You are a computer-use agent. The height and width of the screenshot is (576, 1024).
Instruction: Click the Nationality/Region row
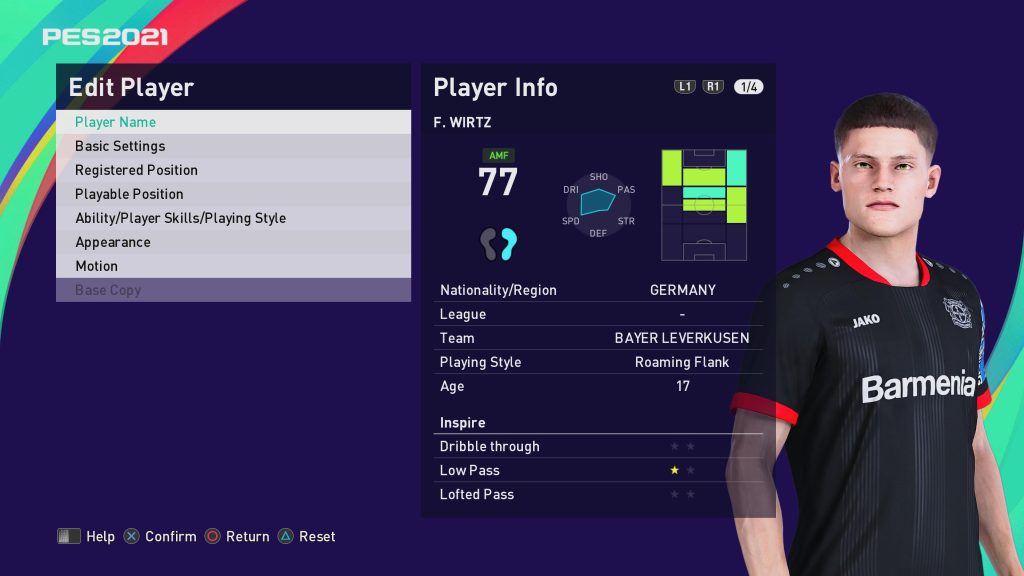tap(598, 290)
